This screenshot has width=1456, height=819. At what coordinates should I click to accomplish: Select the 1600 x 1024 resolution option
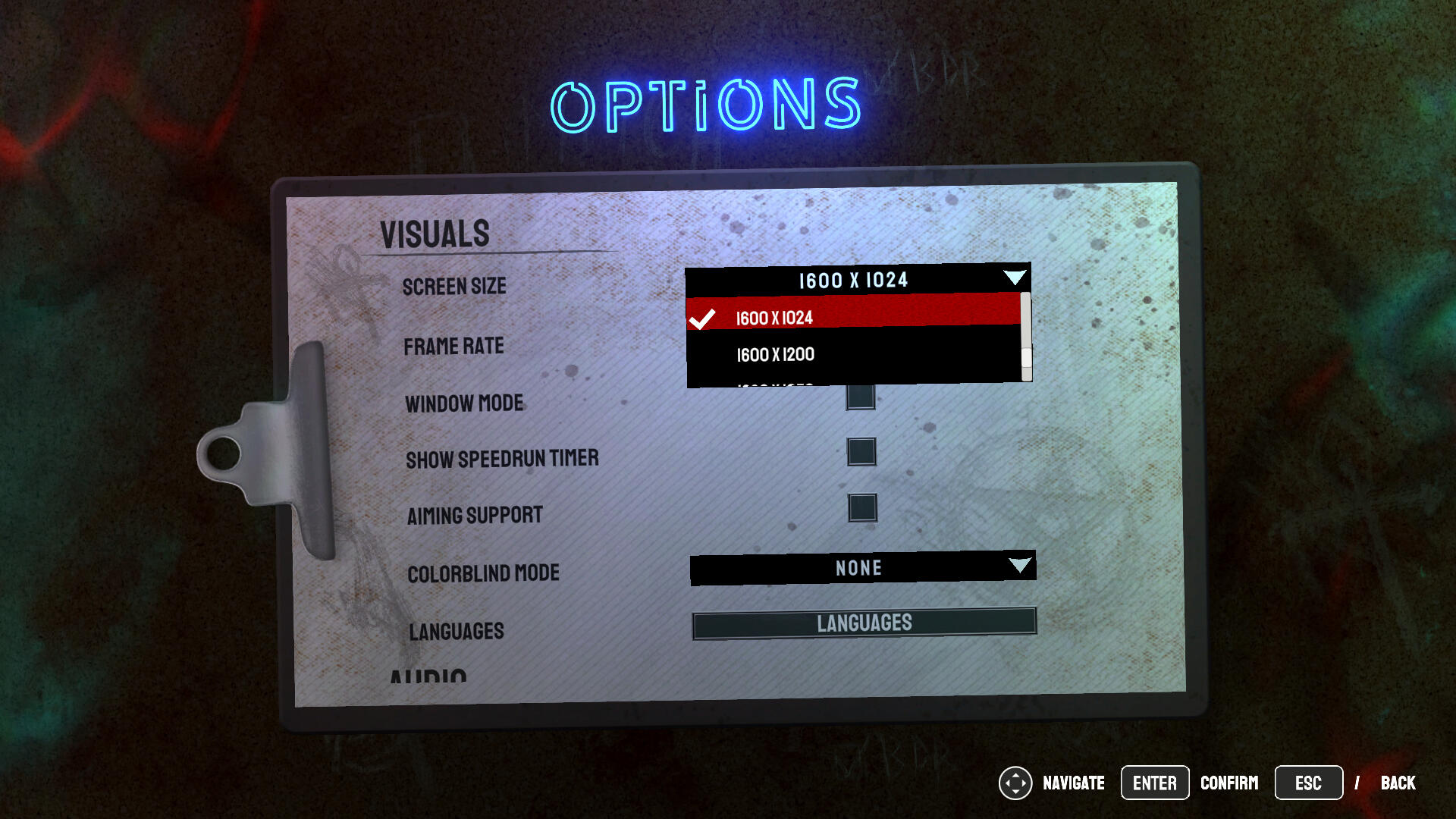click(x=853, y=317)
